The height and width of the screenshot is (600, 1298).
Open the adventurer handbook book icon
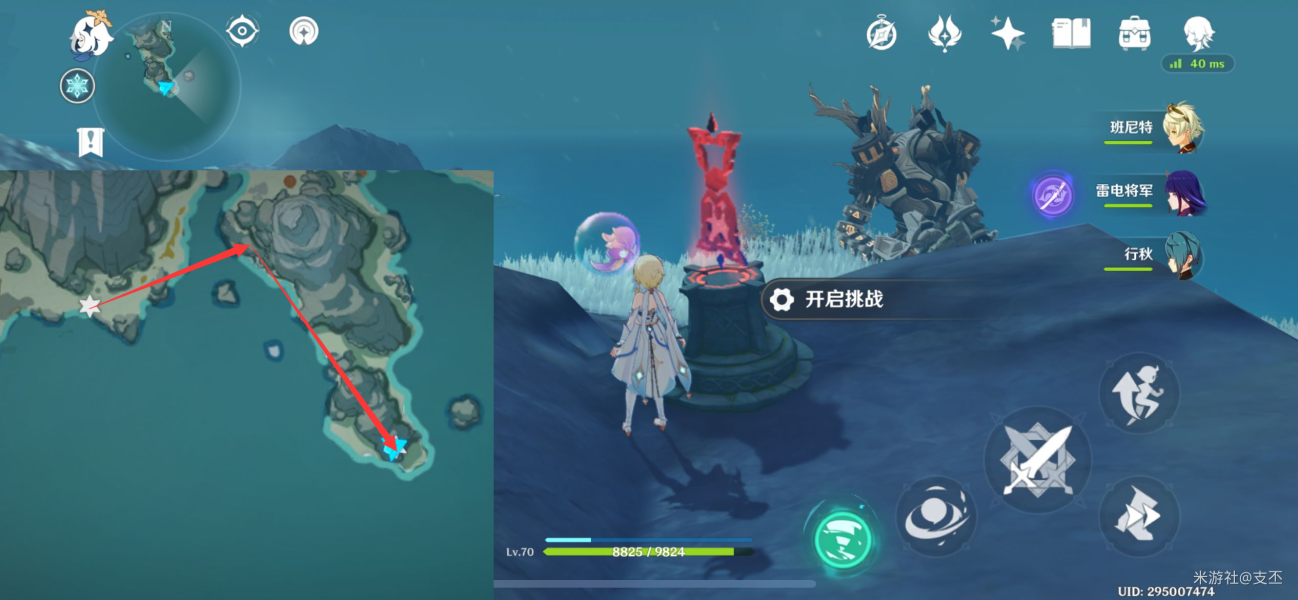(x=1071, y=34)
